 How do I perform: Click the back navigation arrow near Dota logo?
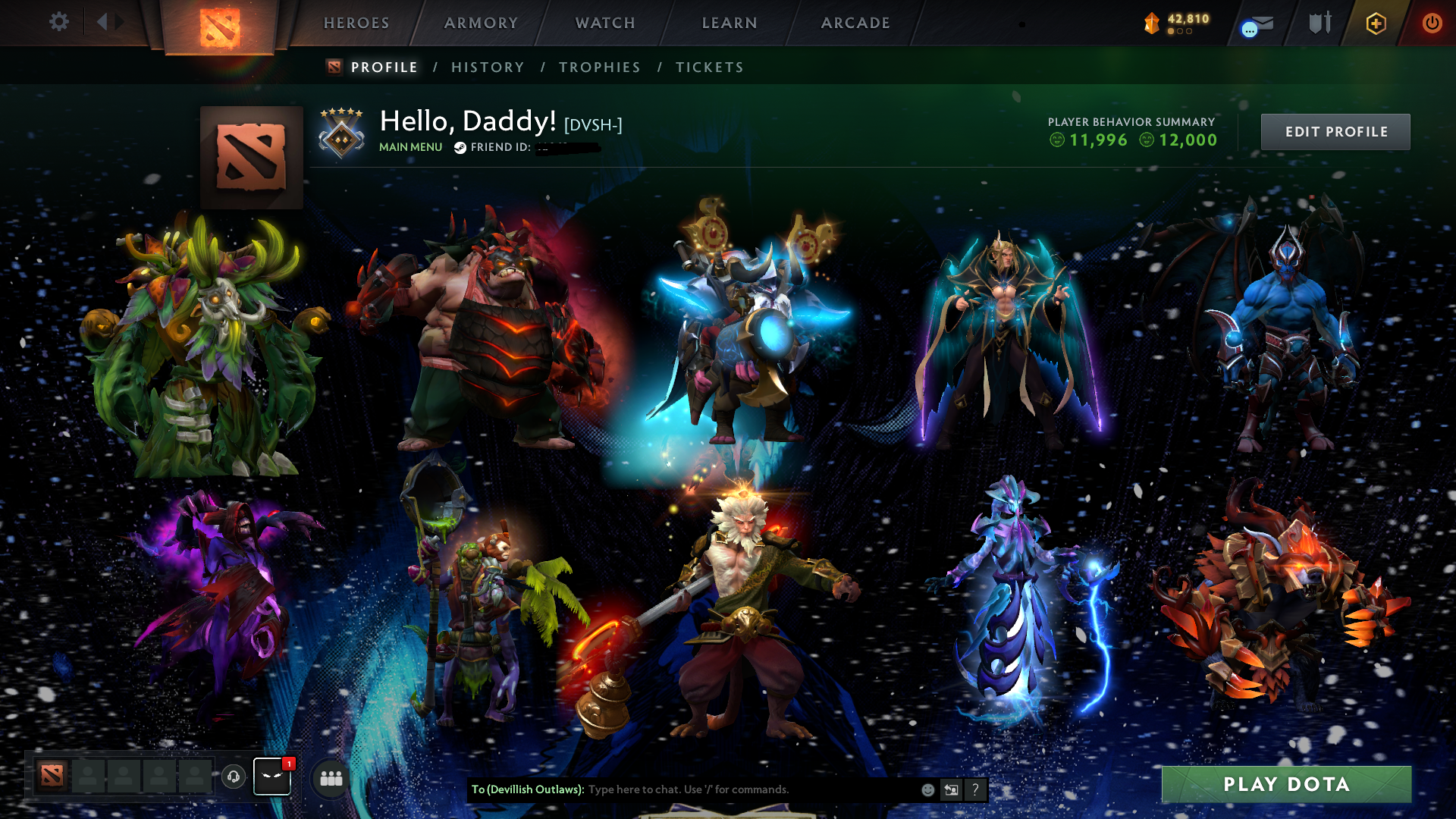(x=102, y=22)
